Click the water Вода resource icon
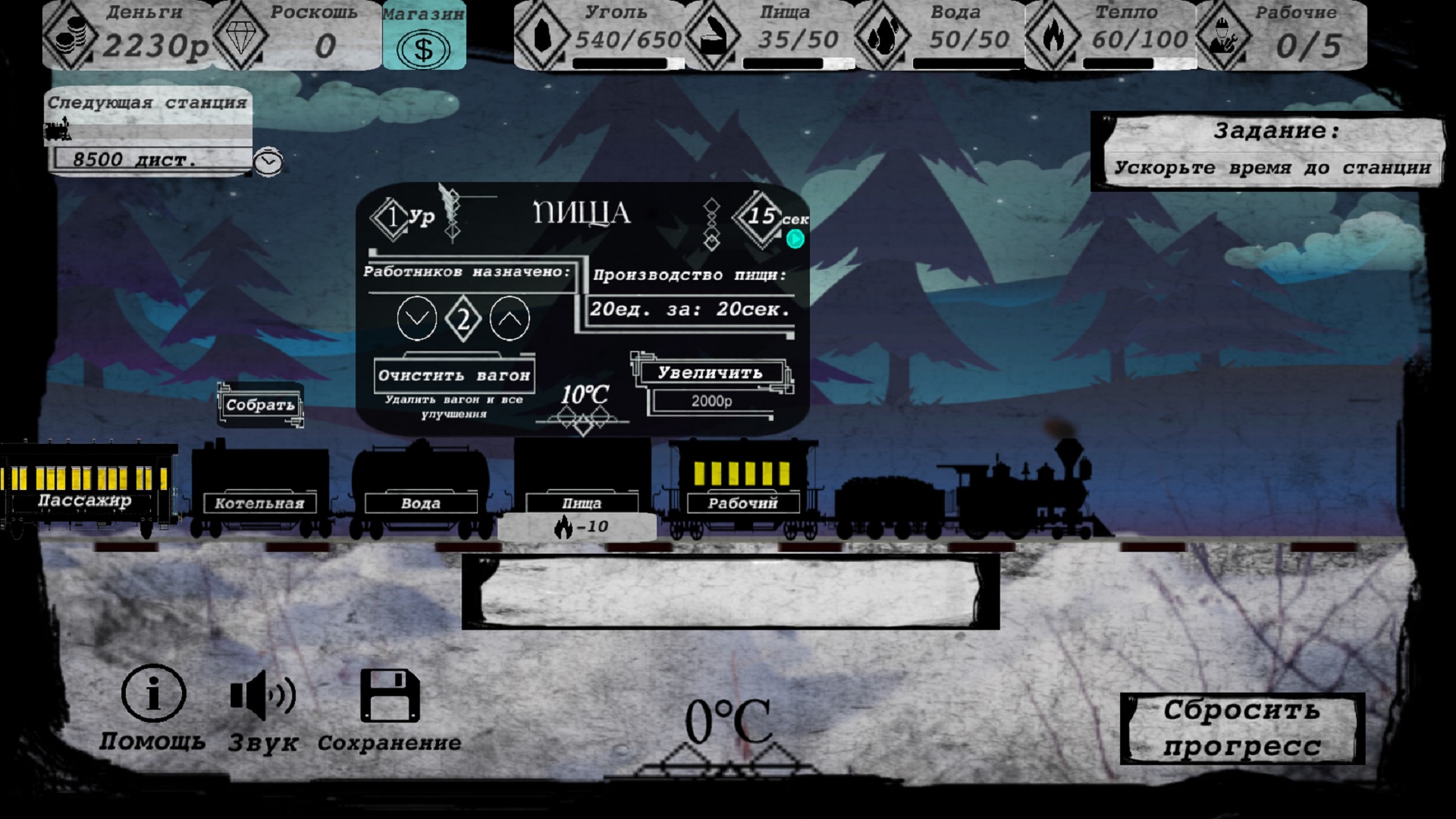This screenshot has height=819, width=1456. point(883,34)
